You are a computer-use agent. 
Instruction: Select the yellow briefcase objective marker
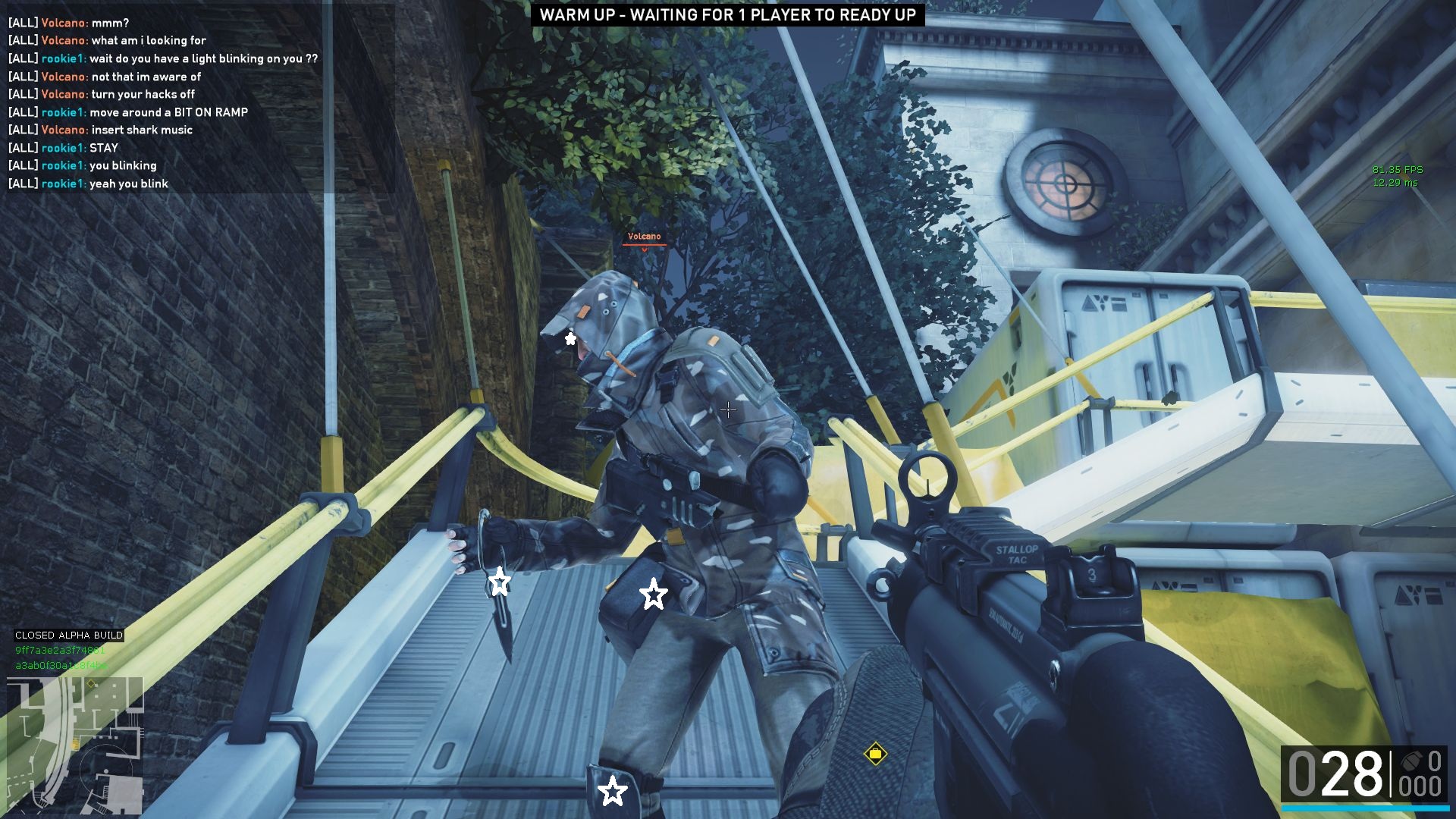[875, 754]
